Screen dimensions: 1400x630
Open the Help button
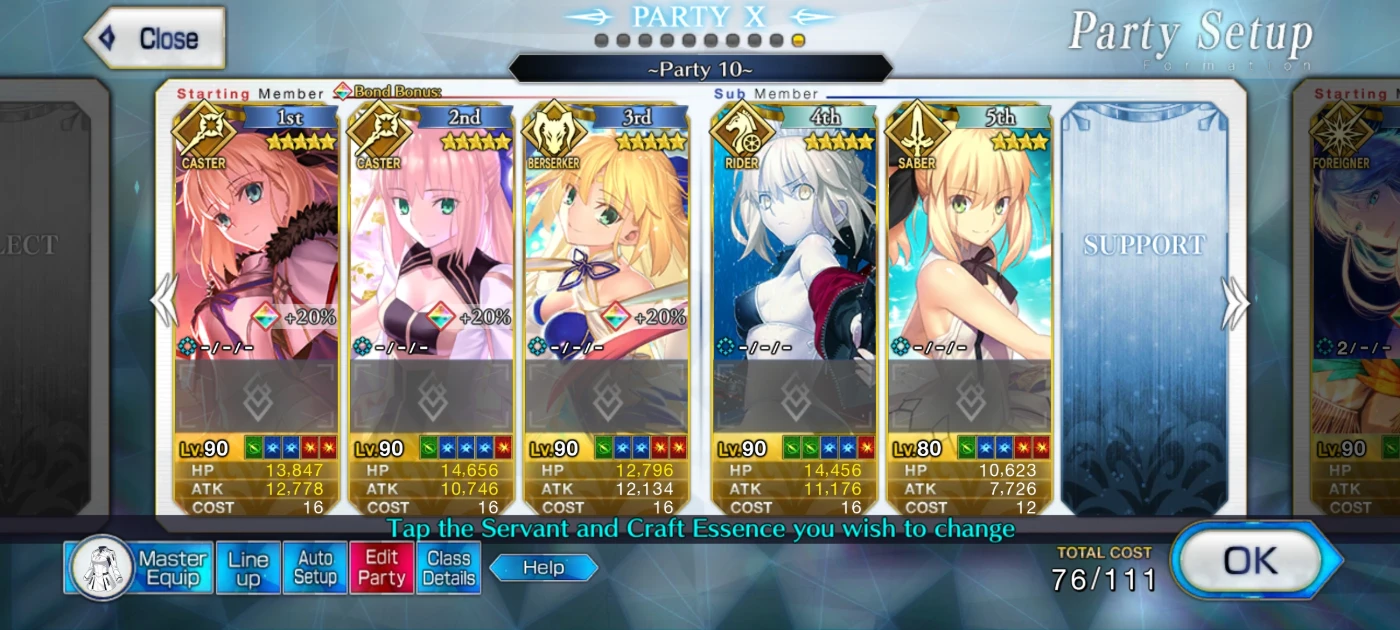(x=544, y=568)
